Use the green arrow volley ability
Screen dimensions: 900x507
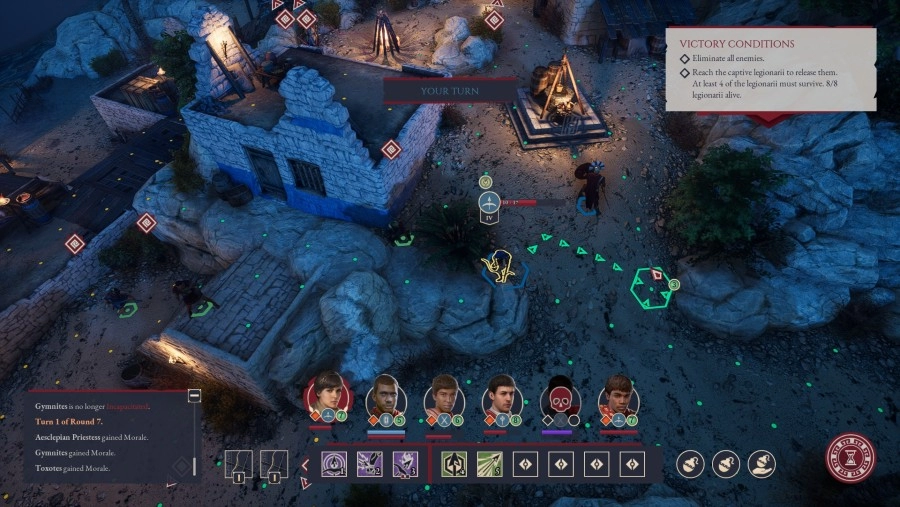point(489,464)
